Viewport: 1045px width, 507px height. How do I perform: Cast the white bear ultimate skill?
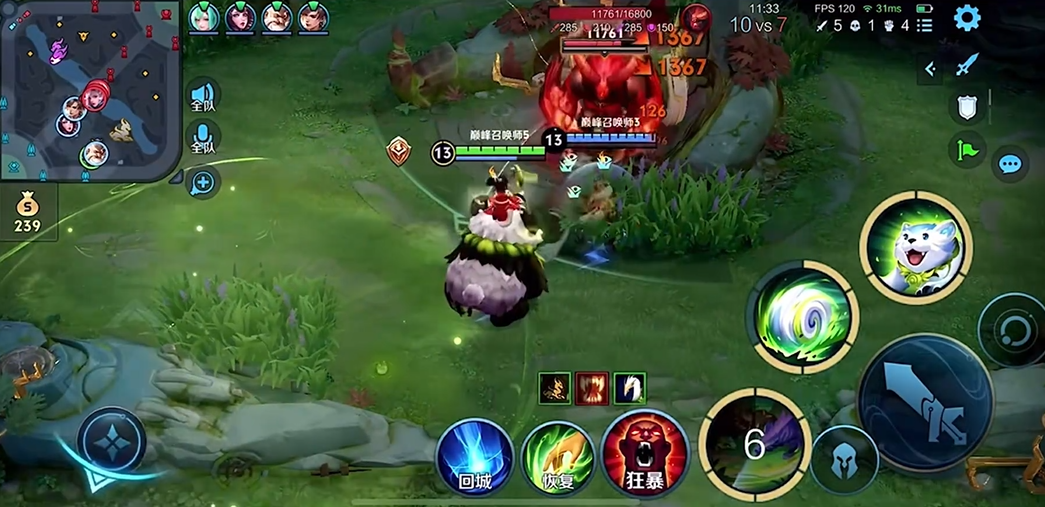click(x=915, y=247)
